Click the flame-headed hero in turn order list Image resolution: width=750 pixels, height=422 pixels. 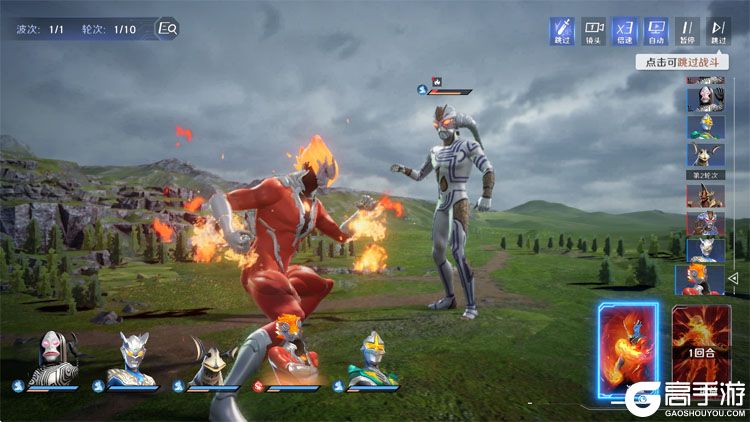699,277
